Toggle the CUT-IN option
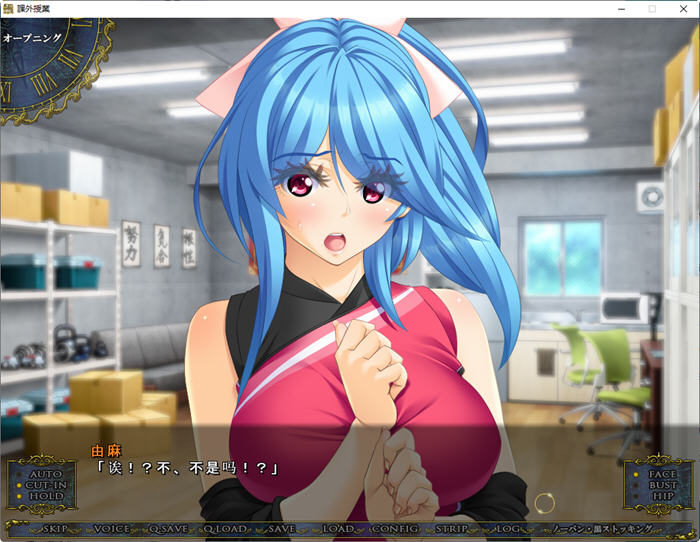The image size is (700, 542). click(x=46, y=484)
